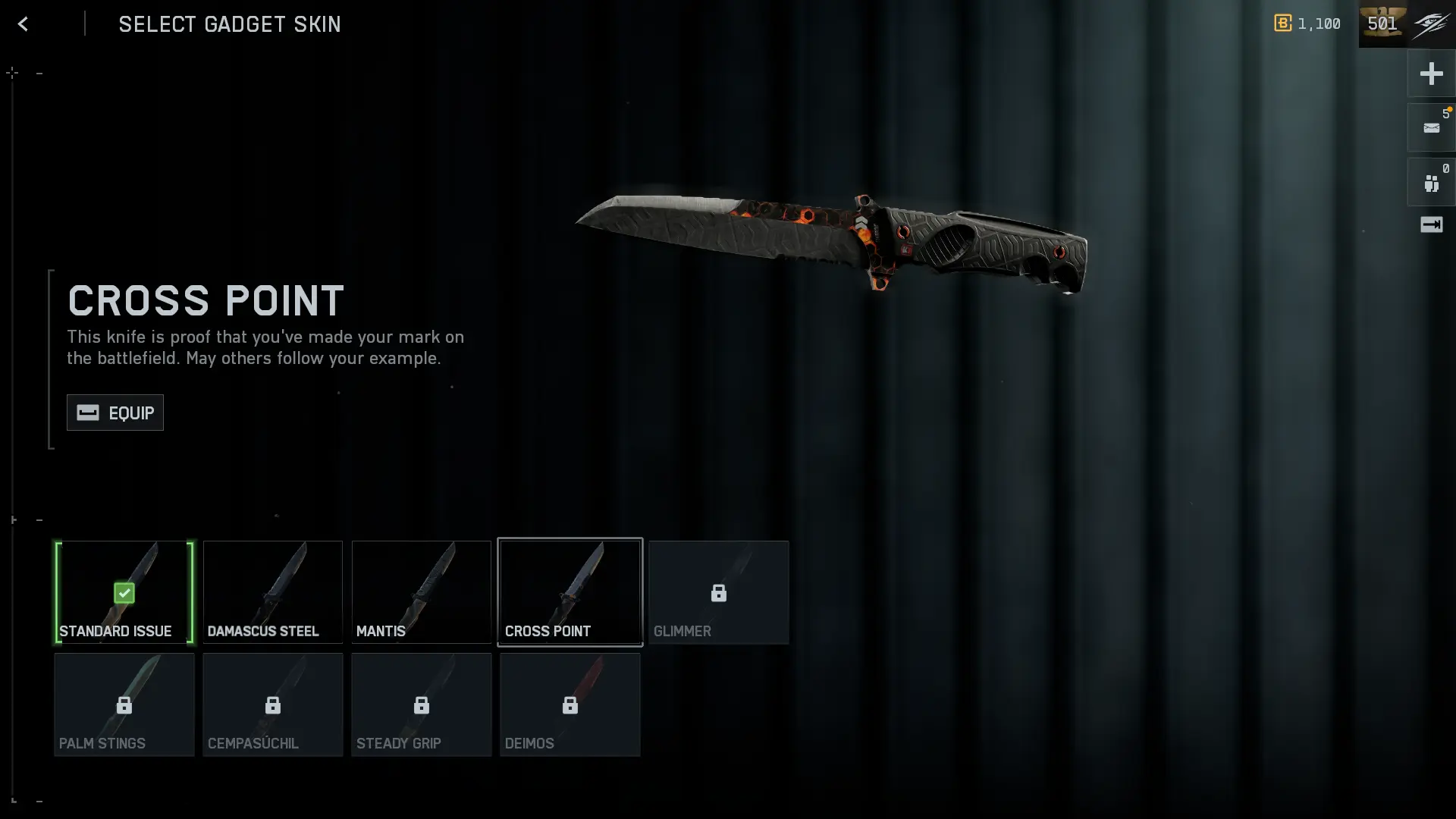Preview the locked Deimos skin
The width and height of the screenshot is (1456, 819).
pyautogui.click(x=570, y=704)
